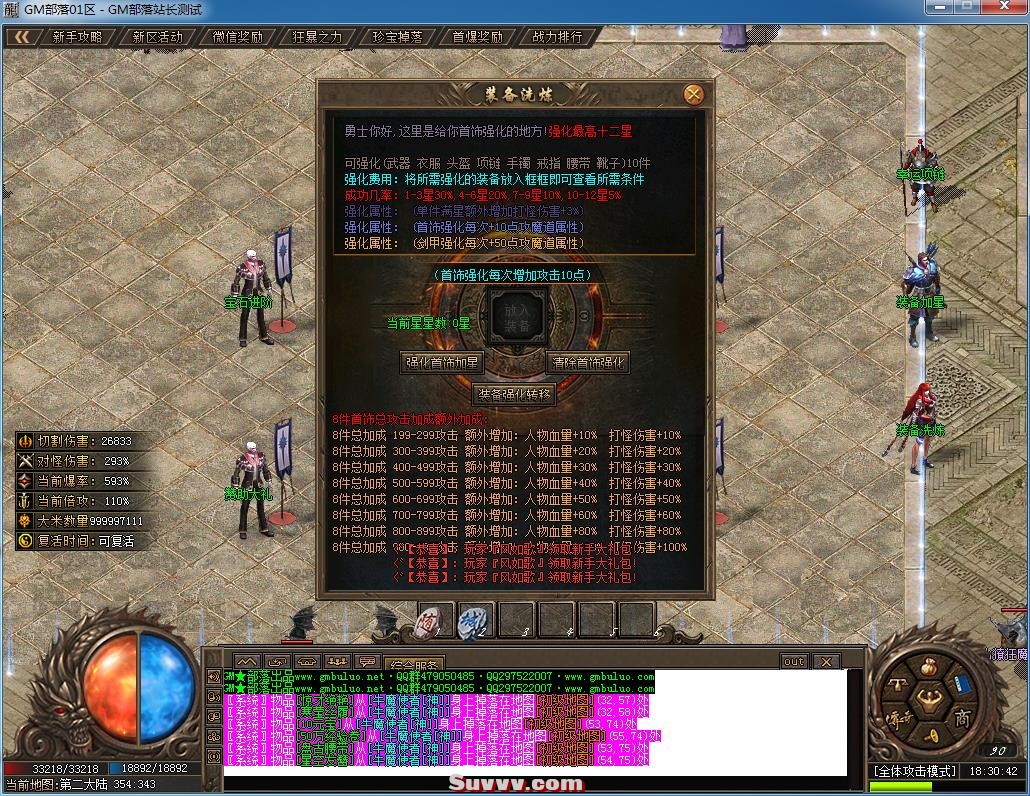The width and height of the screenshot is (1030, 796).
Task: Open the 战力排行 power ranking menu
Action: click(557, 37)
